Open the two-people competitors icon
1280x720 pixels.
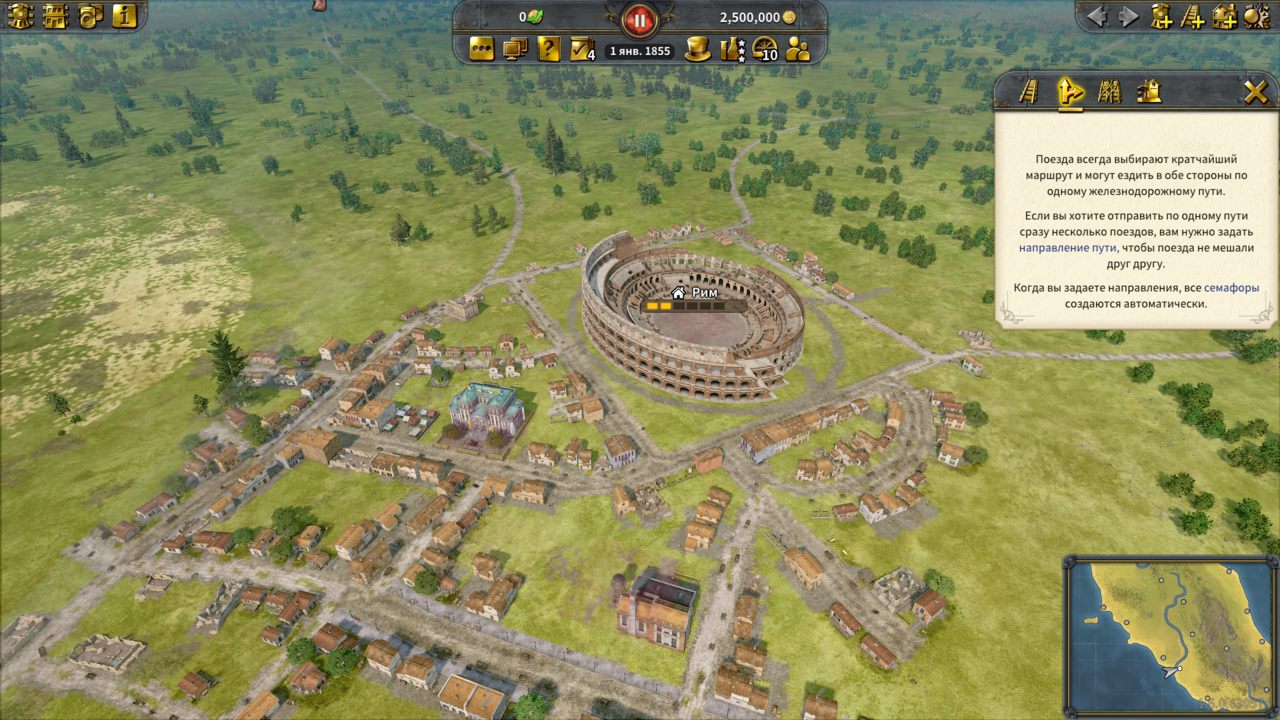(798, 49)
